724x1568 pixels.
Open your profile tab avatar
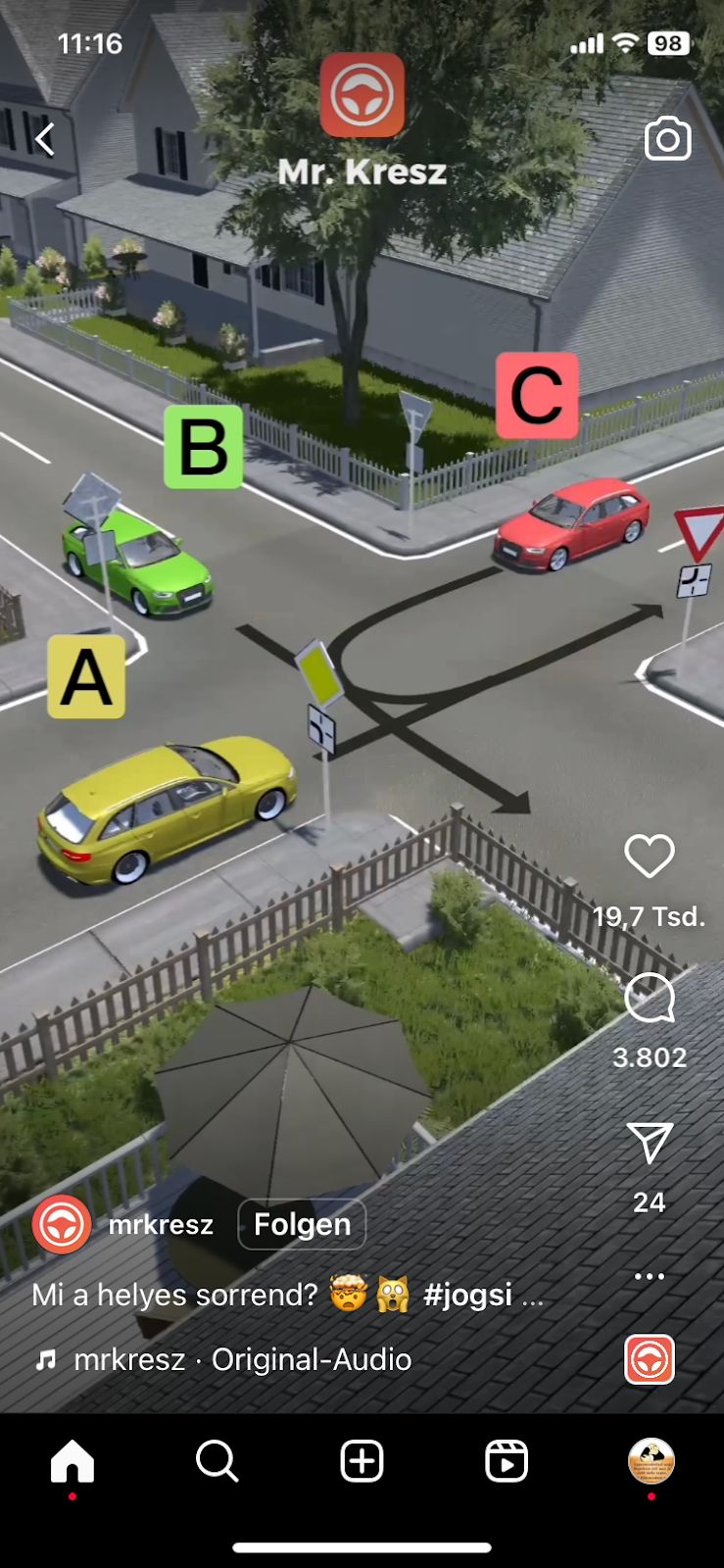click(652, 1461)
